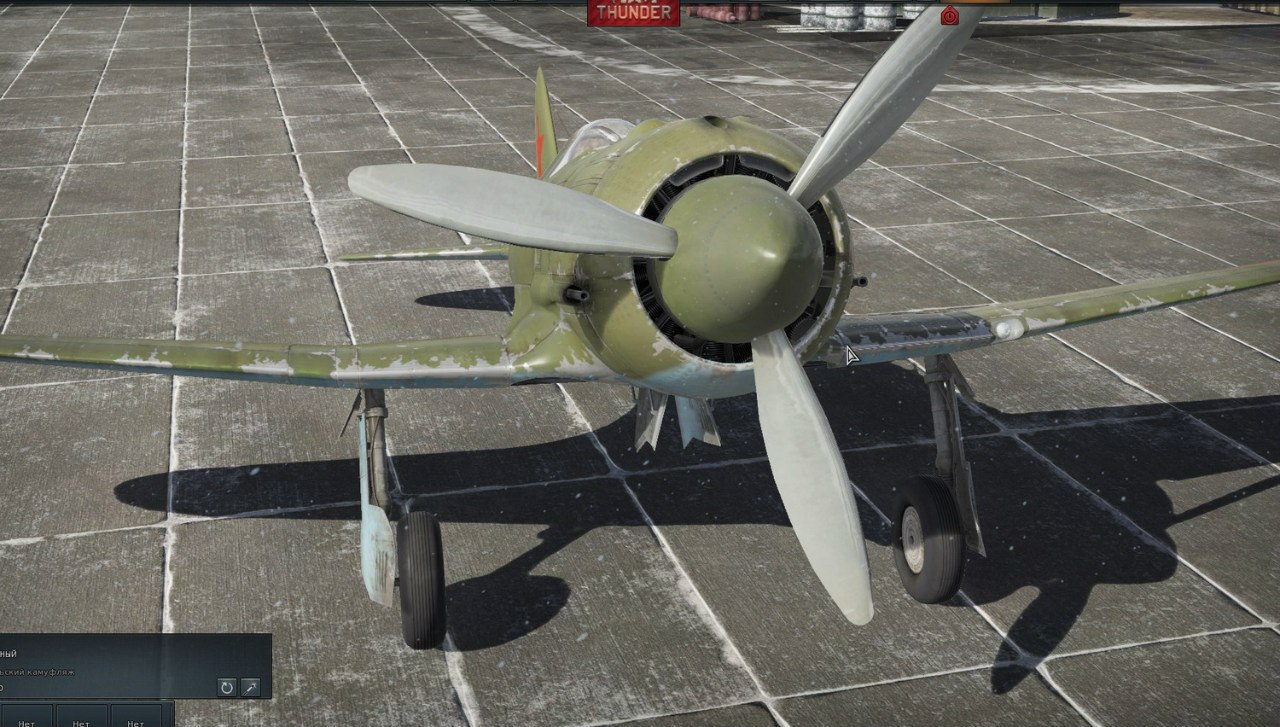This screenshot has height=727, width=1280.
Task: Click the red power exit icon
Action: point(949,14)
